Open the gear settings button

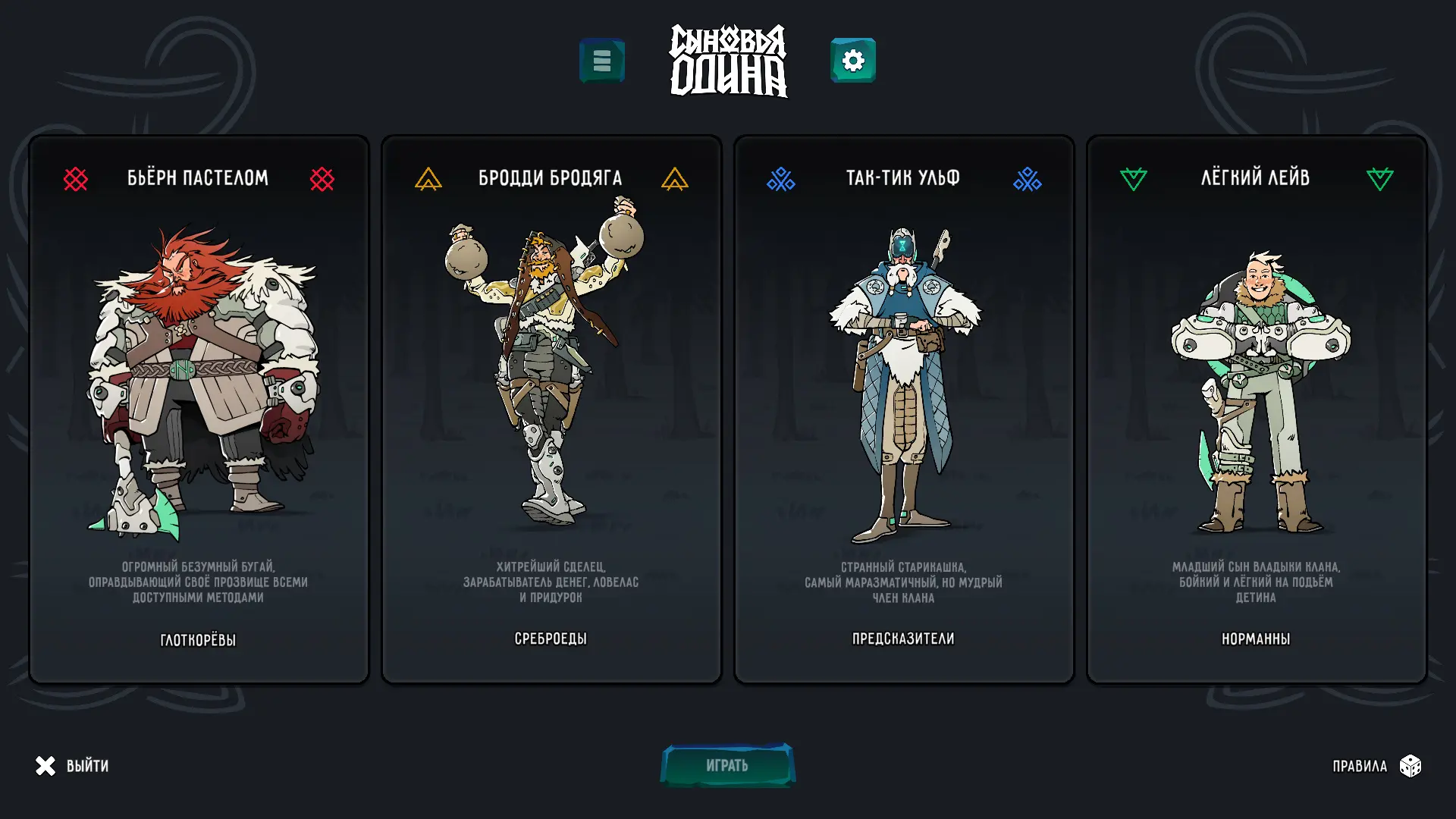853,61
